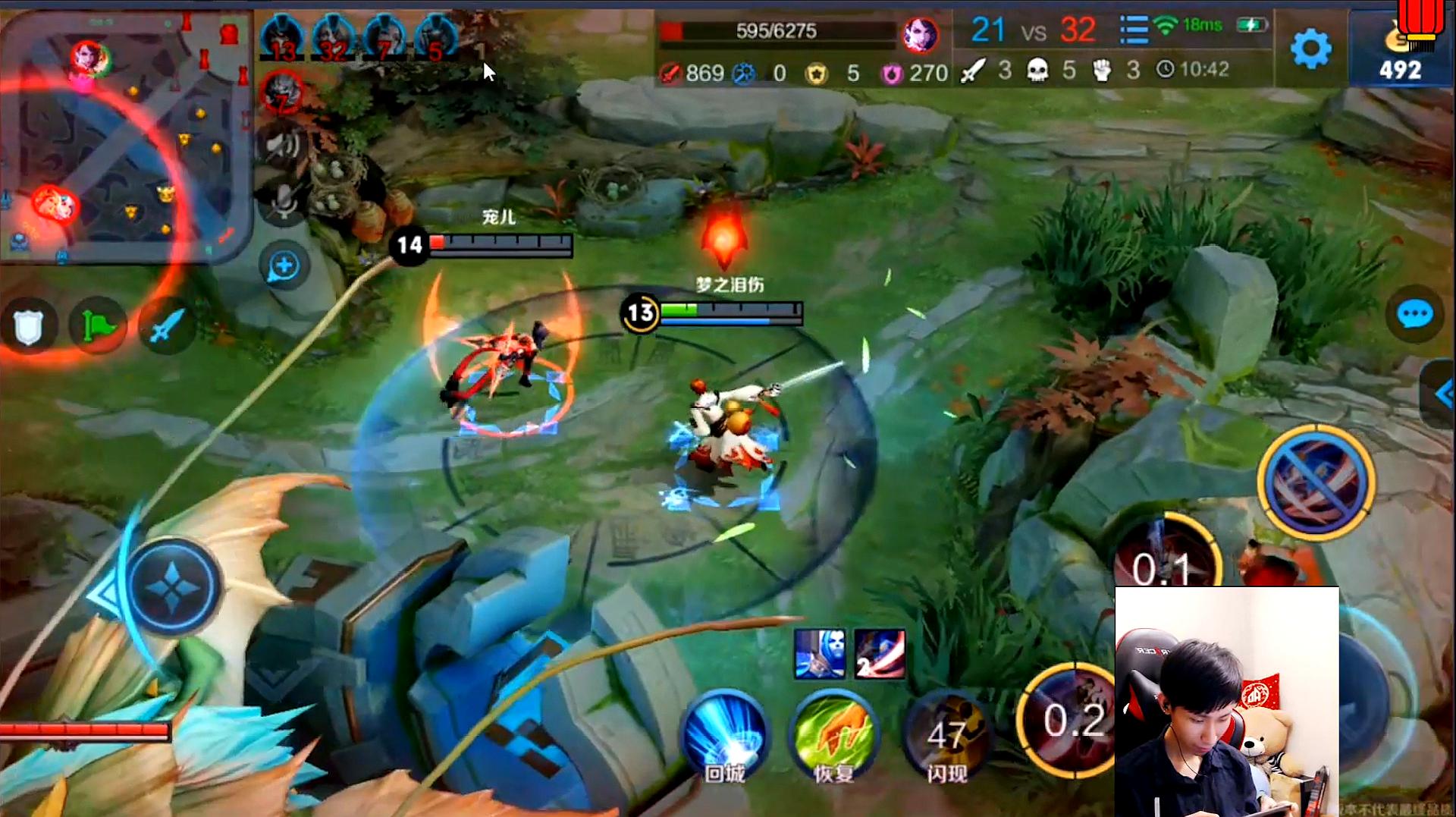
Task: Toggle the microphone button
Action: click(x=284, y=202)
